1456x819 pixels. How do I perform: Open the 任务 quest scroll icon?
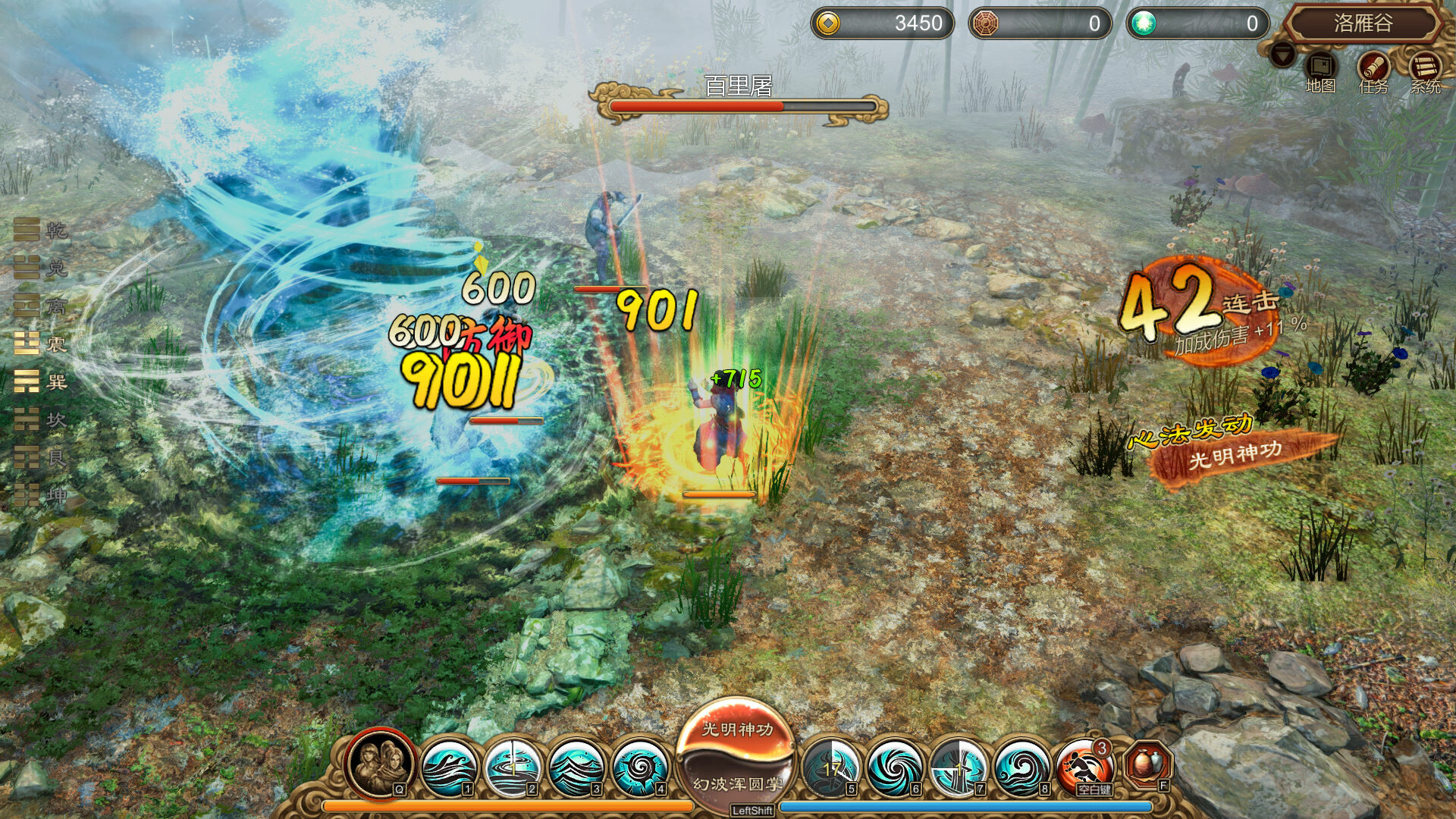pos(1374,64)
